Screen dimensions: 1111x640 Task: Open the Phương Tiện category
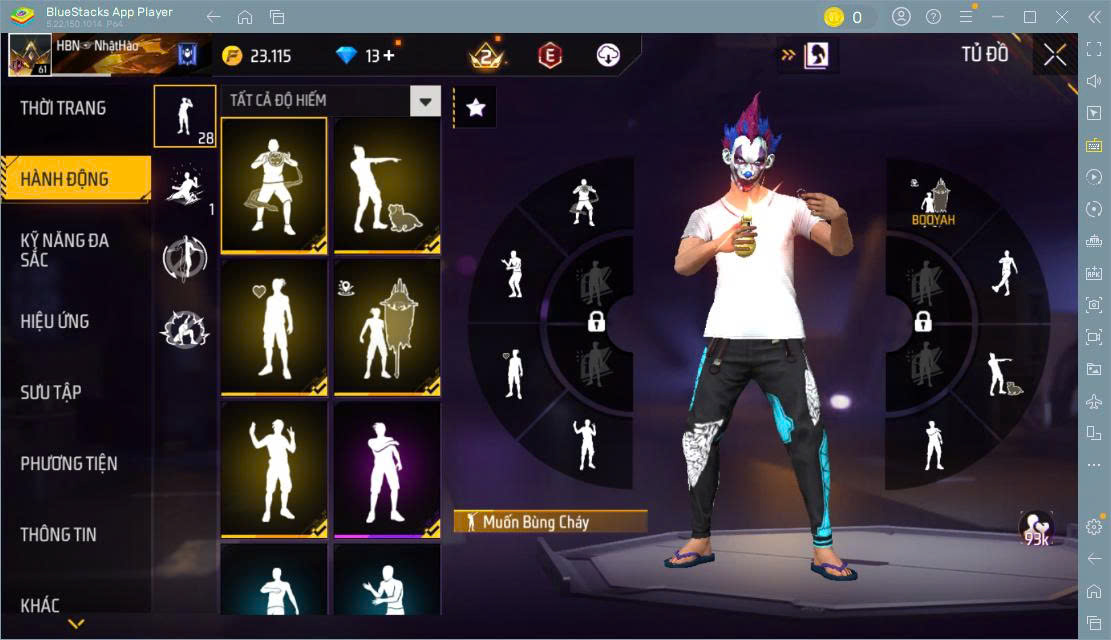point(69,463)
